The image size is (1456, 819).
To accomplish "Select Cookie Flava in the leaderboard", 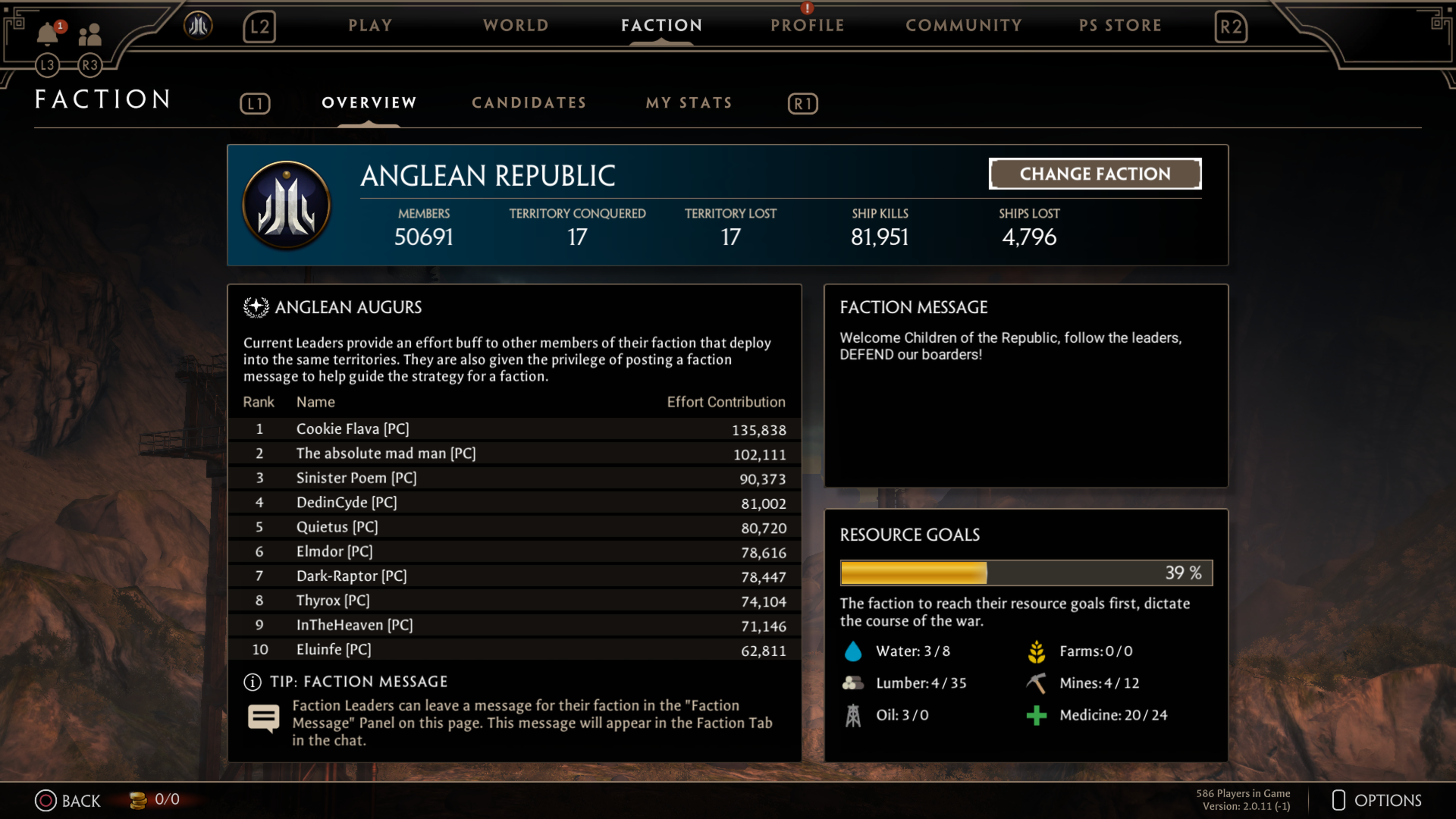I will click(353, 428).
